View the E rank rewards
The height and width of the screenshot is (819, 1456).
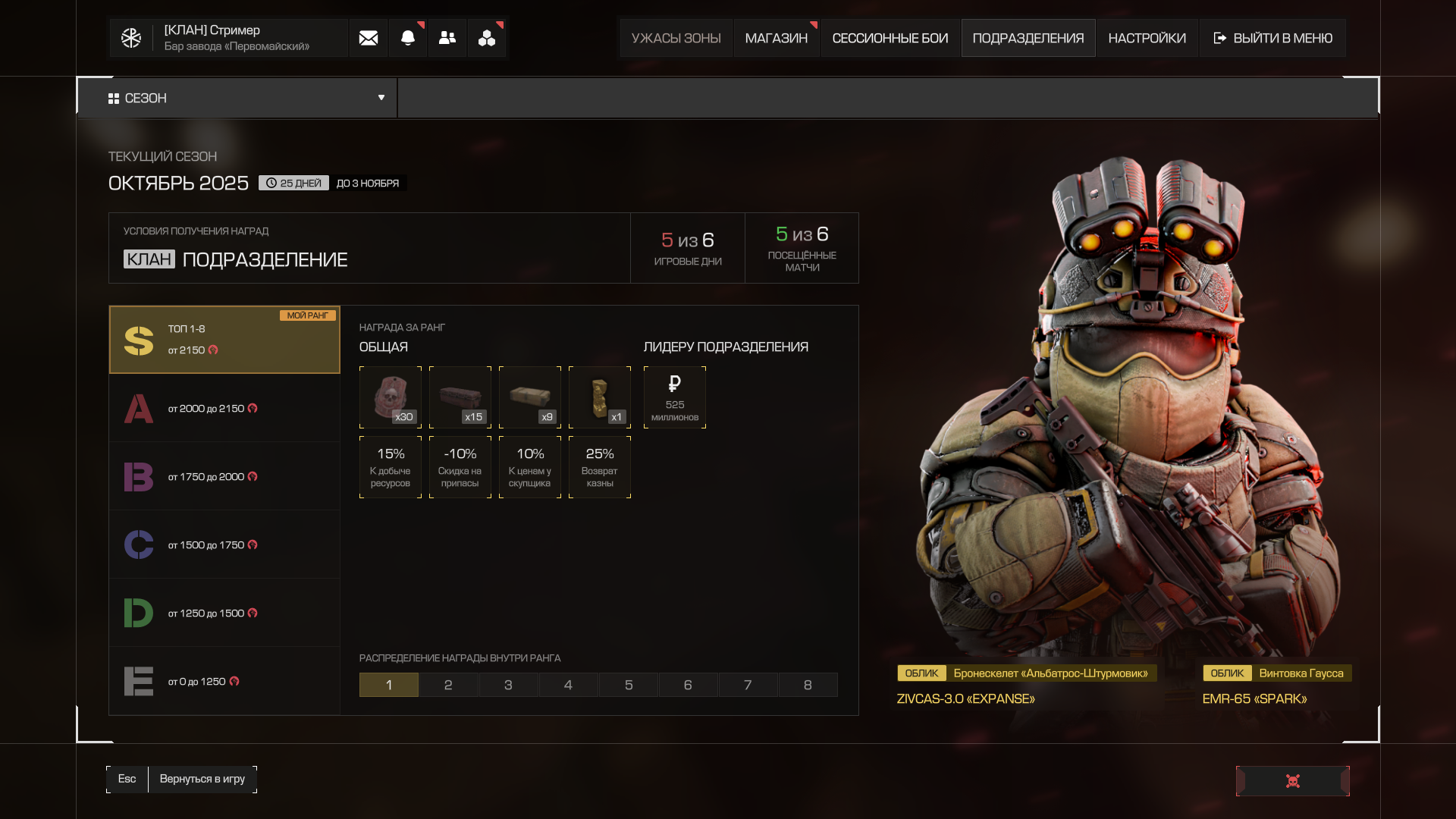[224, 681]
